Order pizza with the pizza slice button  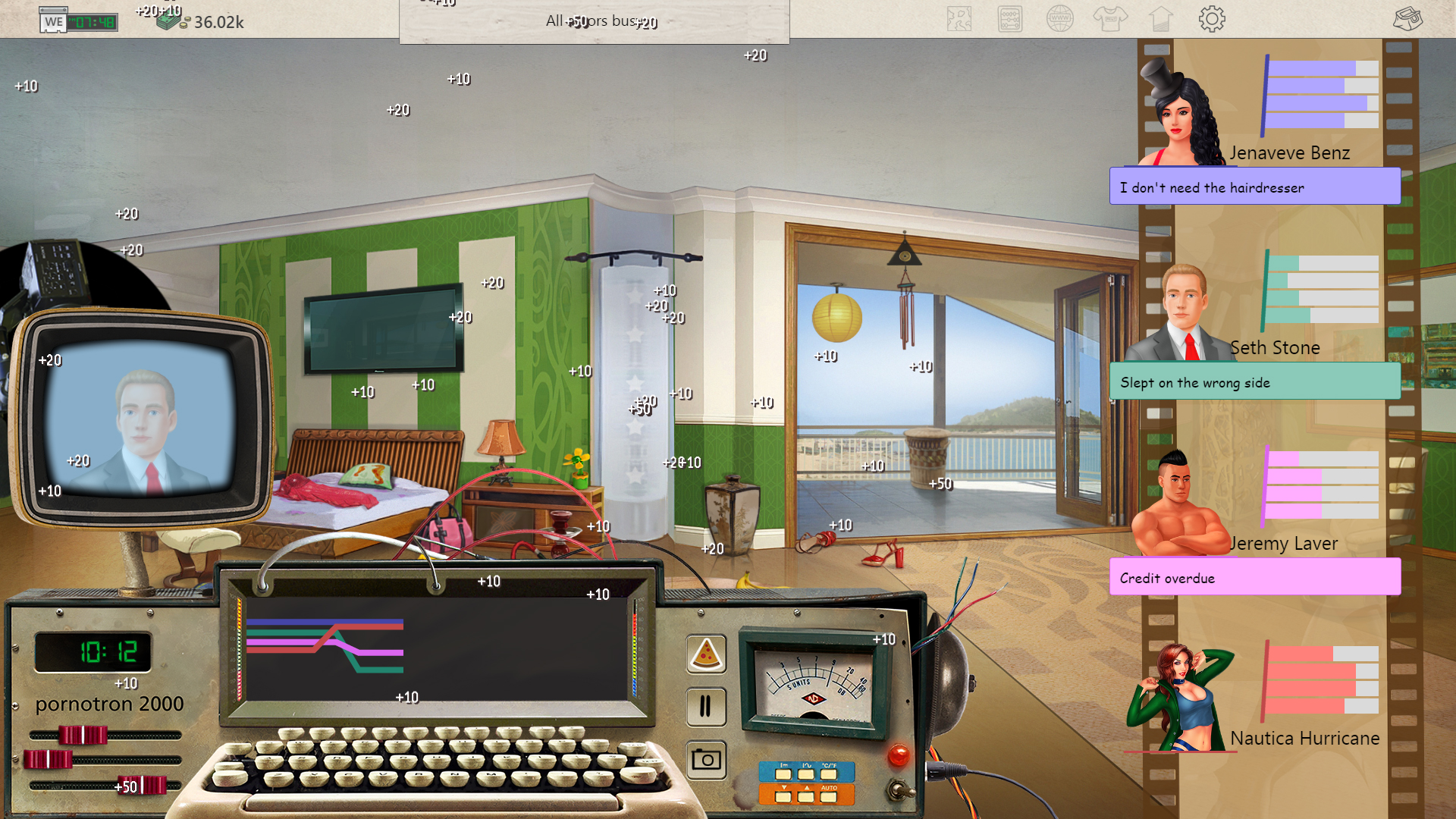(x=706, y=654)
